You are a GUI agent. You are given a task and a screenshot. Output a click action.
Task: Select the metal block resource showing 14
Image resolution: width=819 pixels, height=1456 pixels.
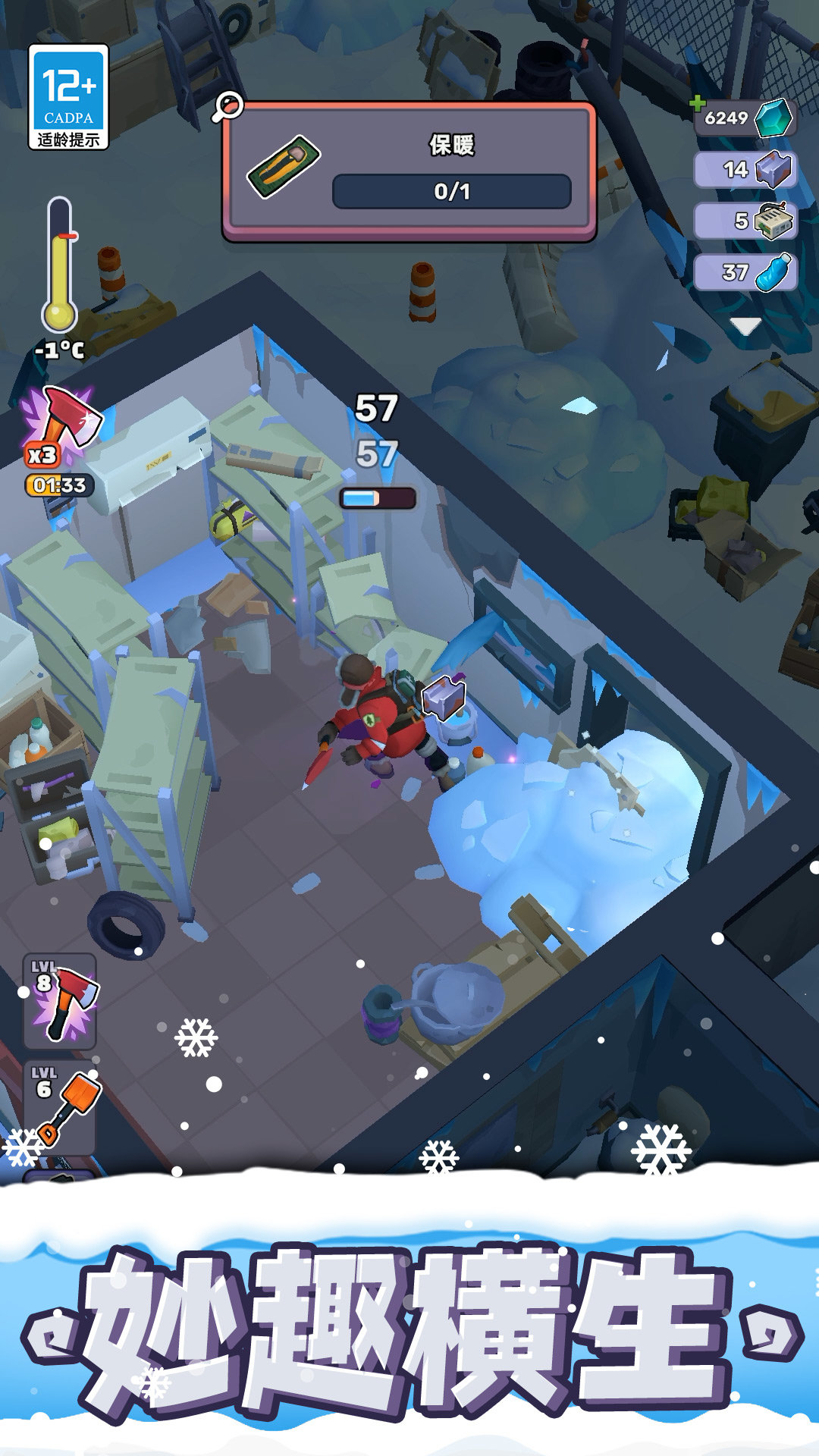745,169
